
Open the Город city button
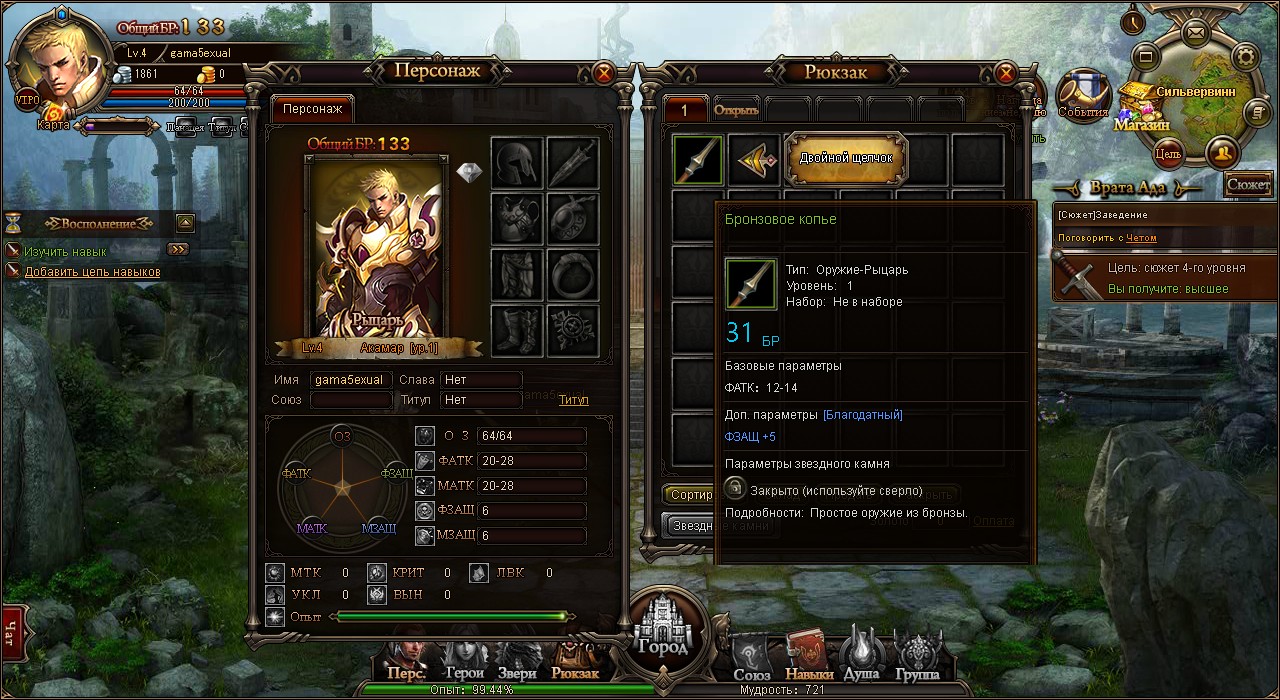(662, 630)
